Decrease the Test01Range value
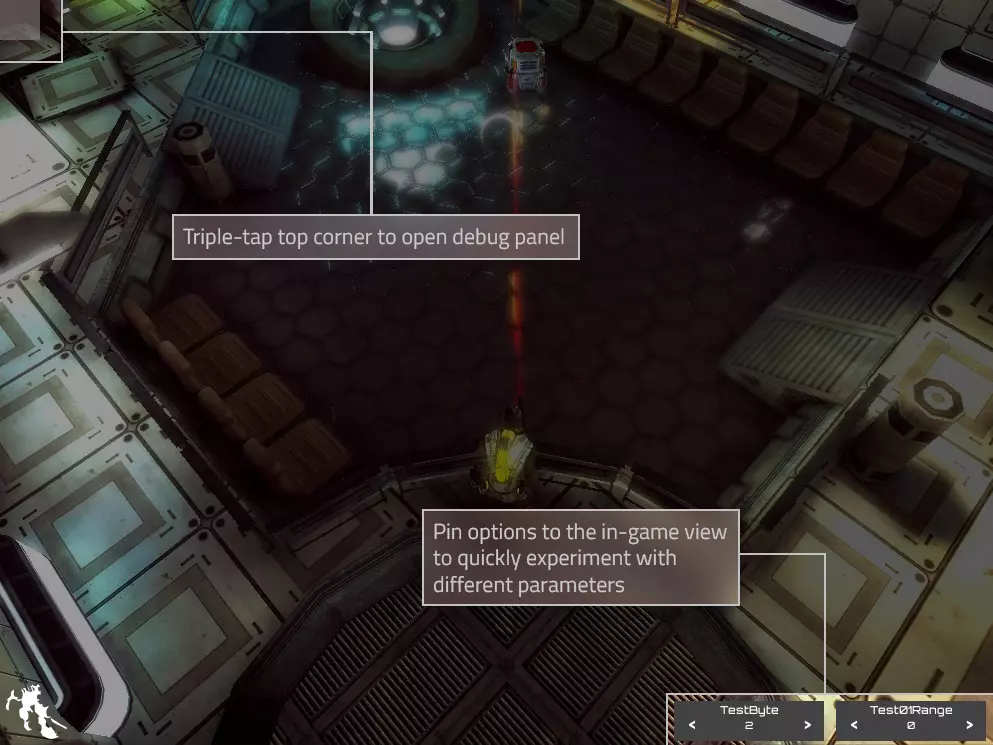993x745 pixels. (x=854, y=725)
